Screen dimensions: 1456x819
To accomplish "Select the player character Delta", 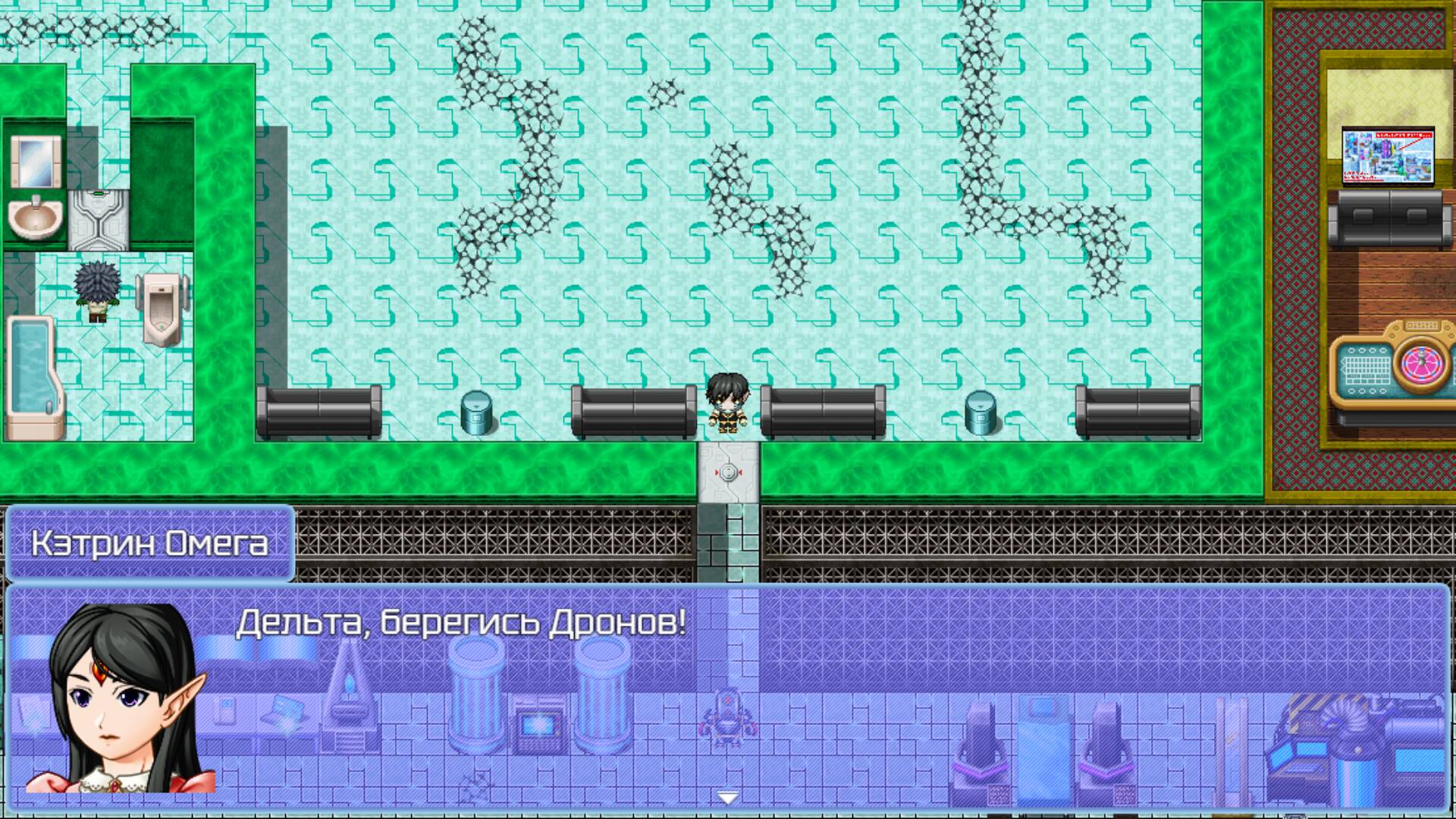I will click(728, 402).
